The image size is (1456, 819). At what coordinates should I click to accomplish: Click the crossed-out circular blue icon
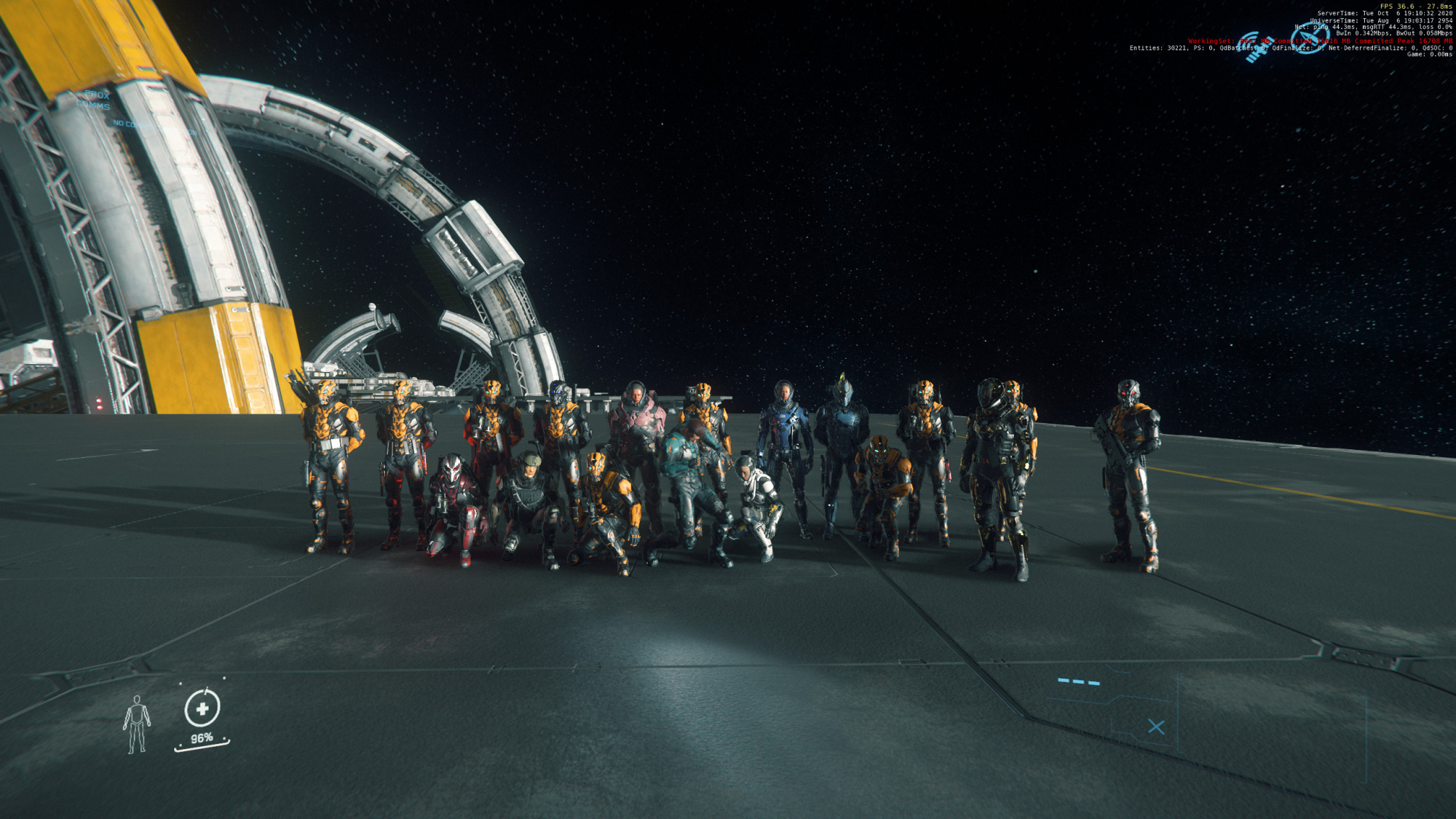tap(1310, 38)
